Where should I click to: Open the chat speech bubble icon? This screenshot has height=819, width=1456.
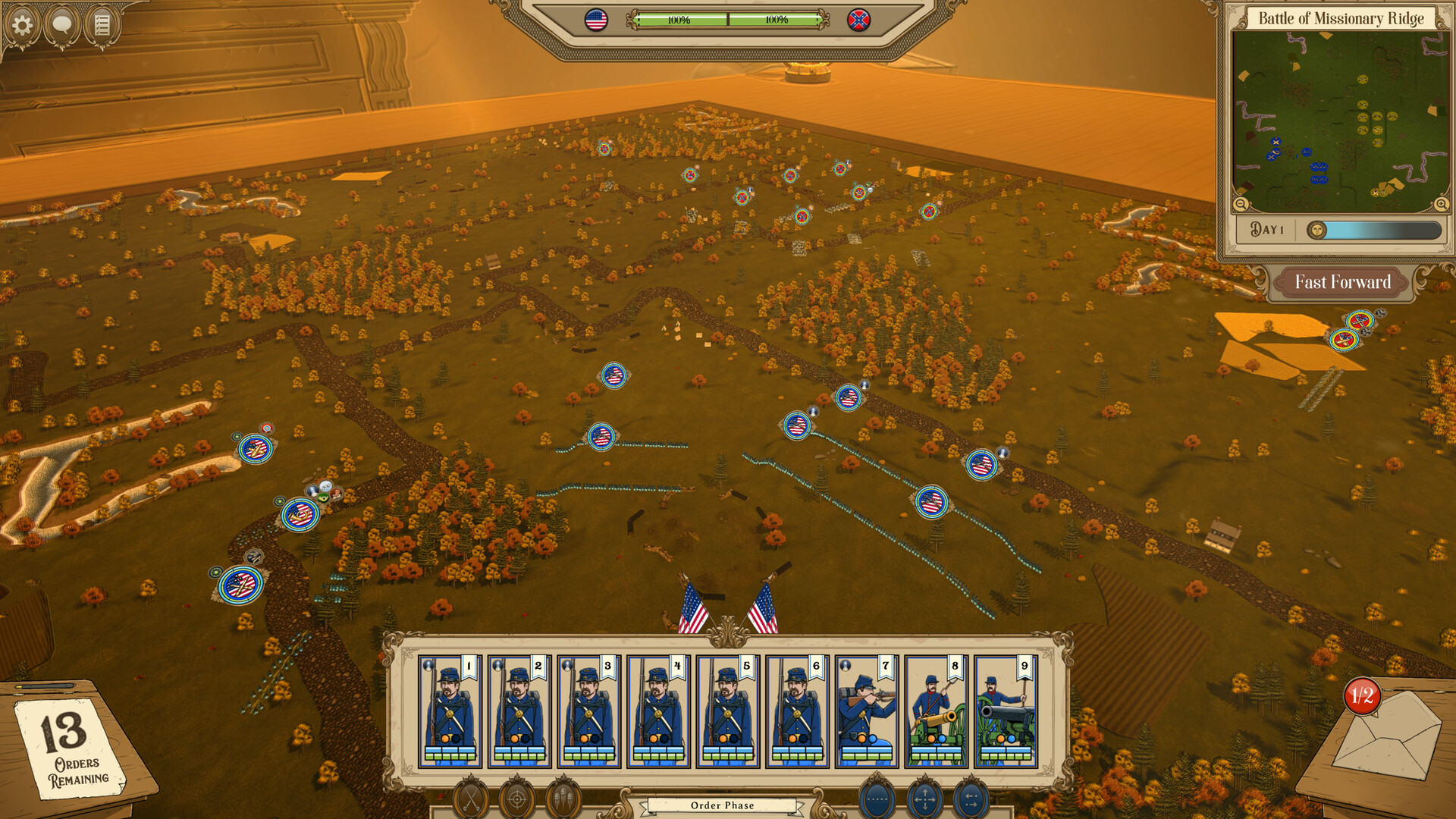pyautogui.click(x=62, y=24)
